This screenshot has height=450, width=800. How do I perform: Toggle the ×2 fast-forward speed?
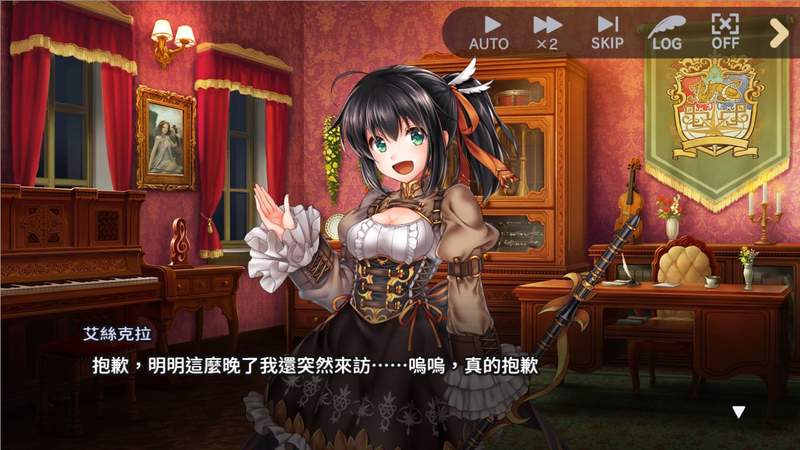(x=547, y=32)
